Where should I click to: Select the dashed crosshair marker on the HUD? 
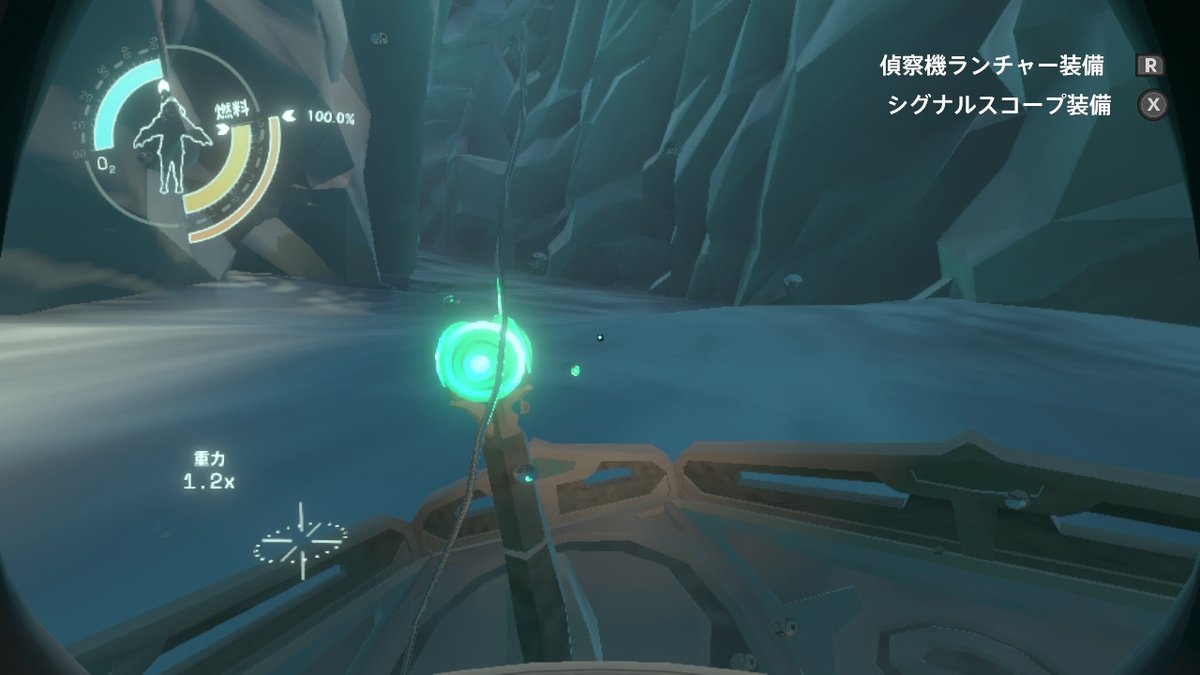(x=300, y=541)
